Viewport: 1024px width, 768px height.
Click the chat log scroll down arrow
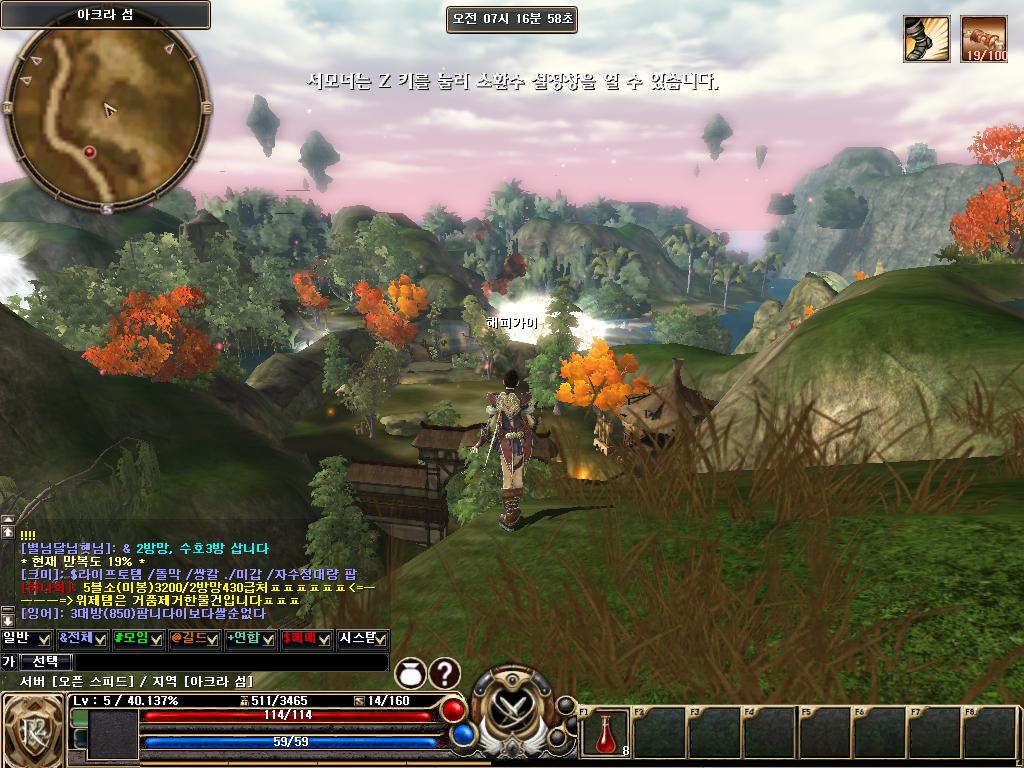[8, 620]
